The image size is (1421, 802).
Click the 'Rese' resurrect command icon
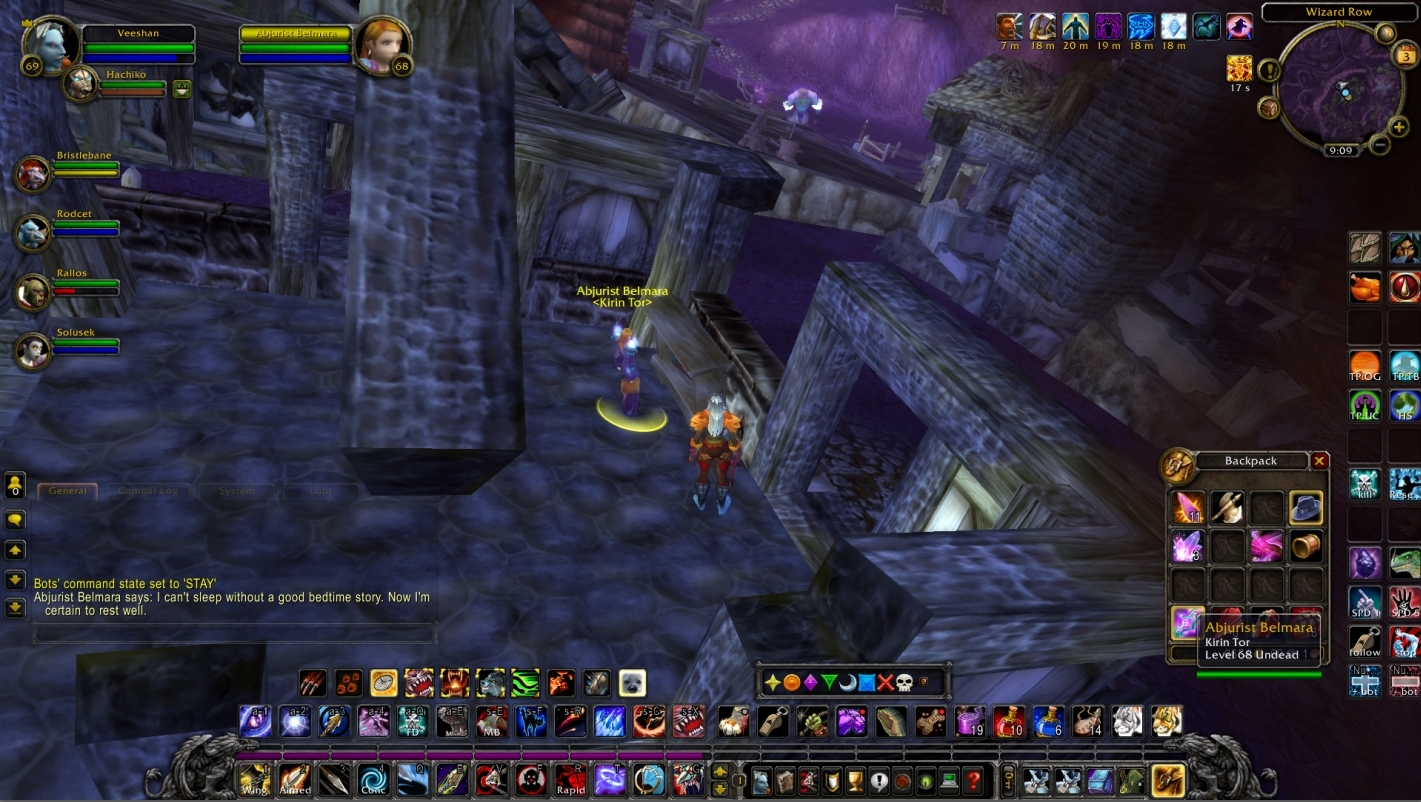[1405, 483]
